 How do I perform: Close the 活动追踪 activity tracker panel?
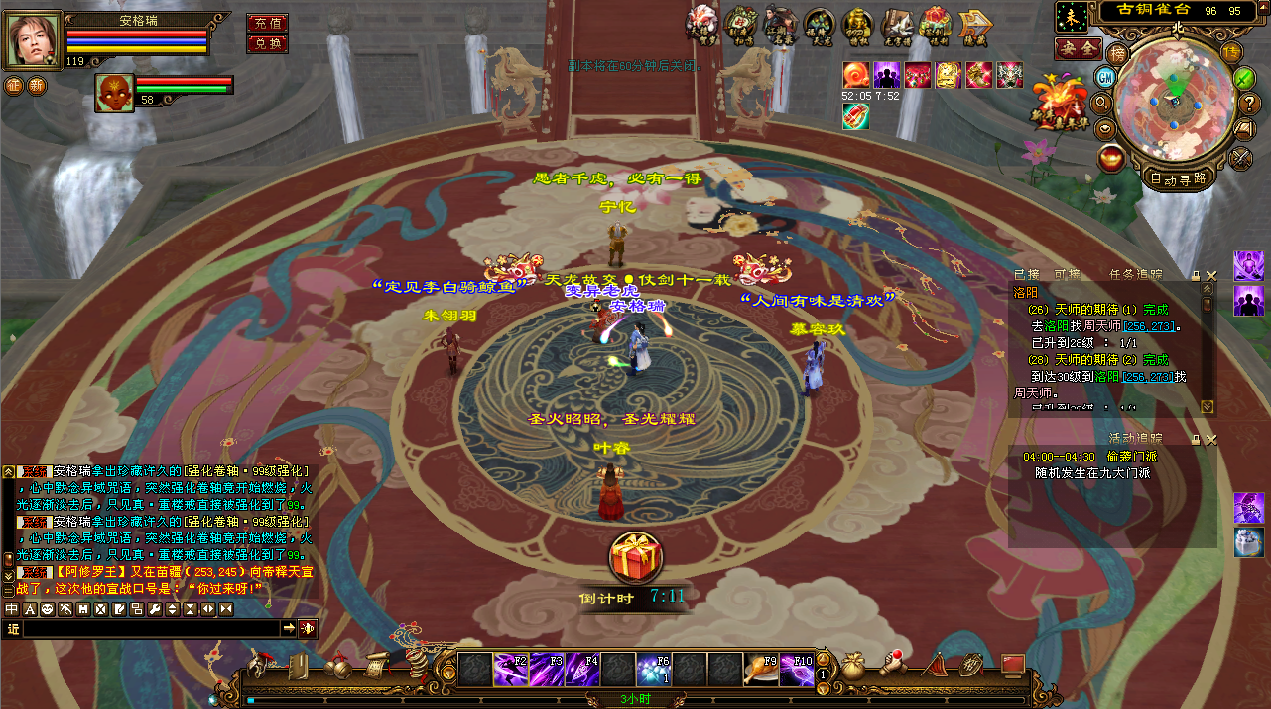coord(1211,439)
